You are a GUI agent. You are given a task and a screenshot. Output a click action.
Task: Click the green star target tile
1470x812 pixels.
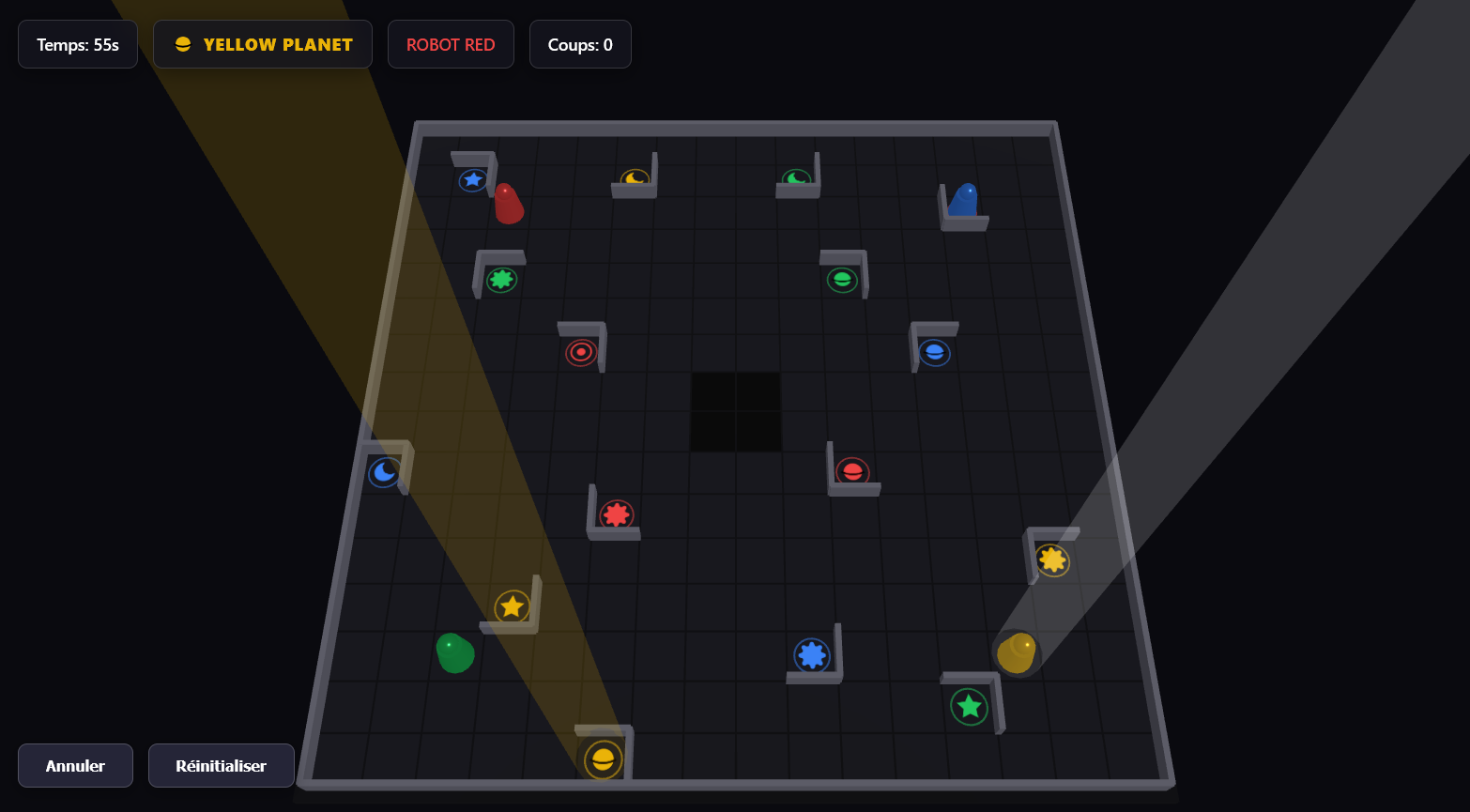tap(969, 708)
